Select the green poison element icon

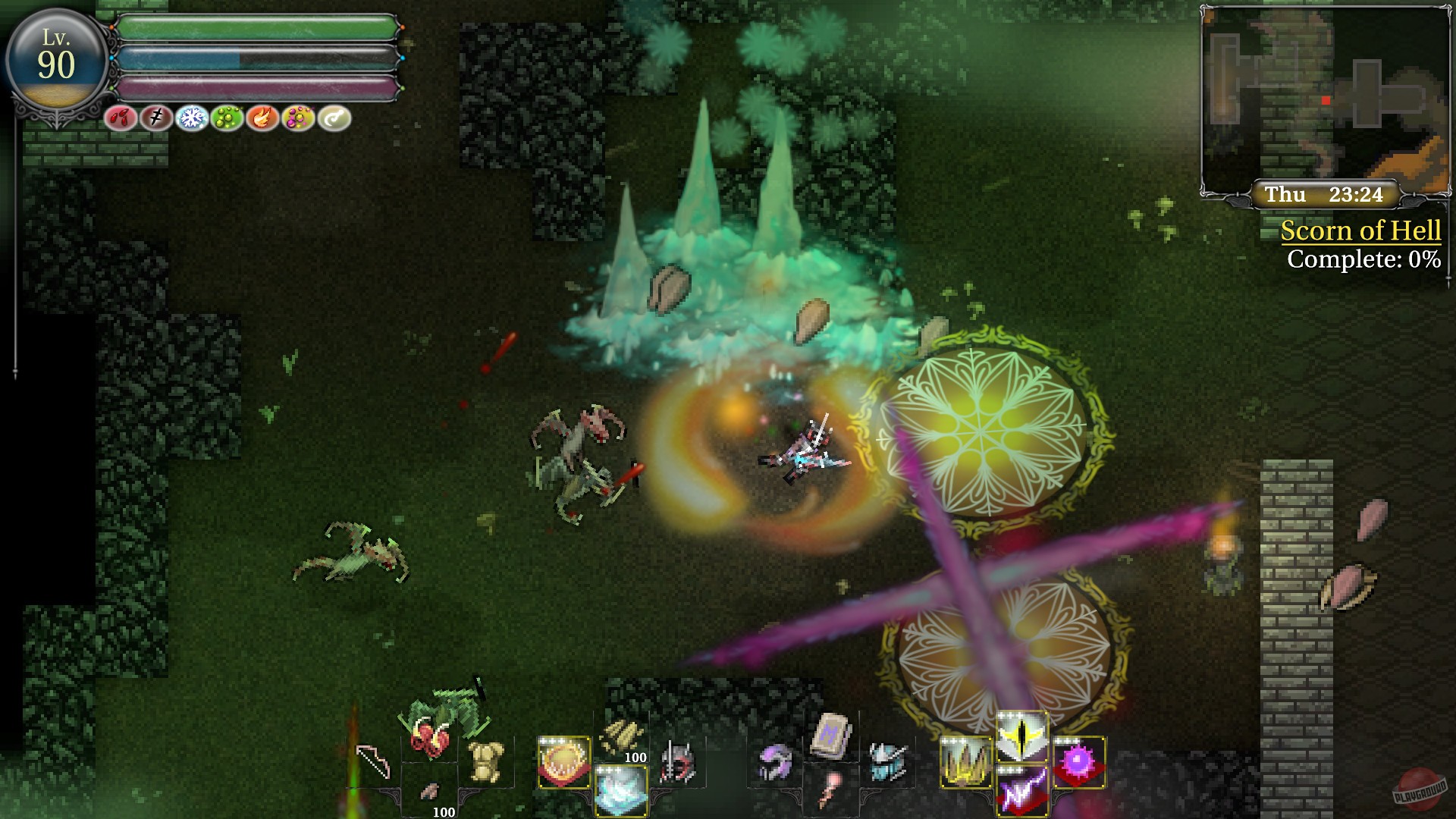click(227, 118)
